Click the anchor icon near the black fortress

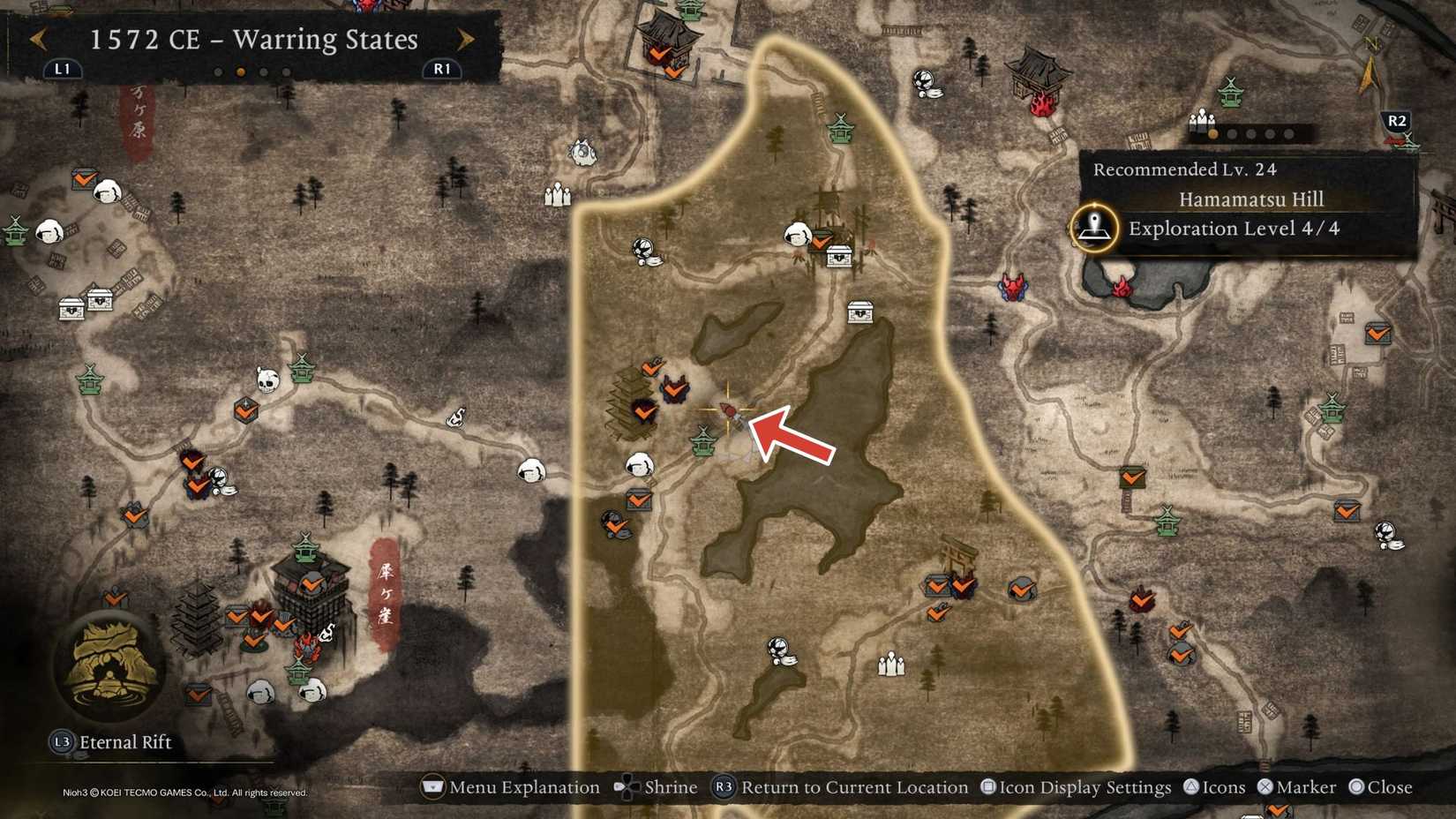point(326,629)
